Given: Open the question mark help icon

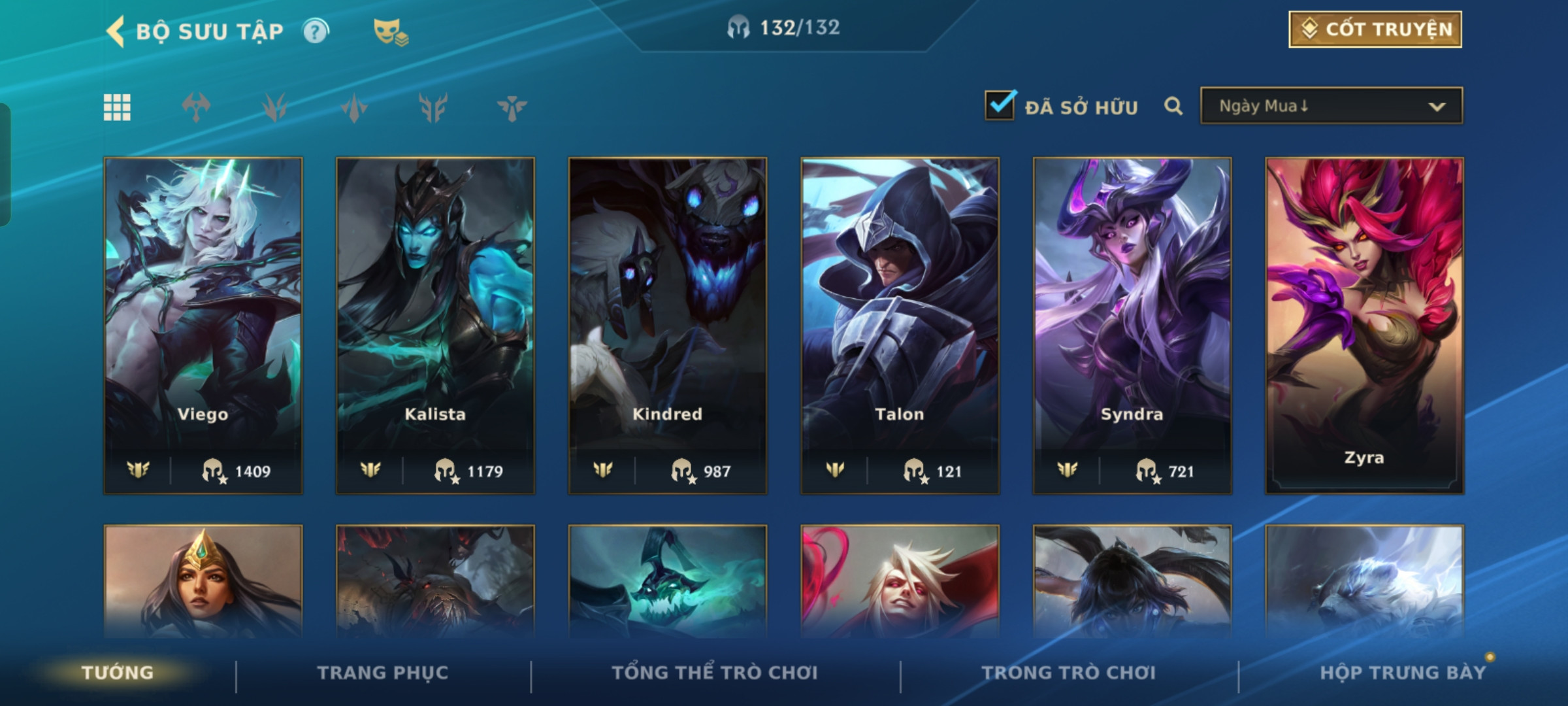Looking at the screenshot, I should click(x=316, y=31).
